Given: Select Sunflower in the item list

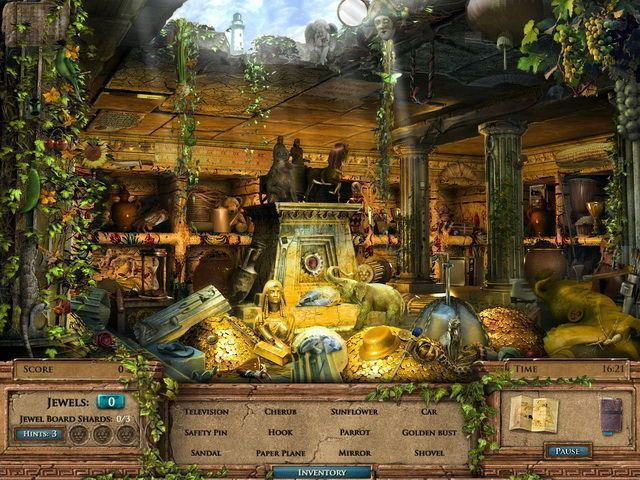Looking at the screenshot, I should [x=354, y=411].
